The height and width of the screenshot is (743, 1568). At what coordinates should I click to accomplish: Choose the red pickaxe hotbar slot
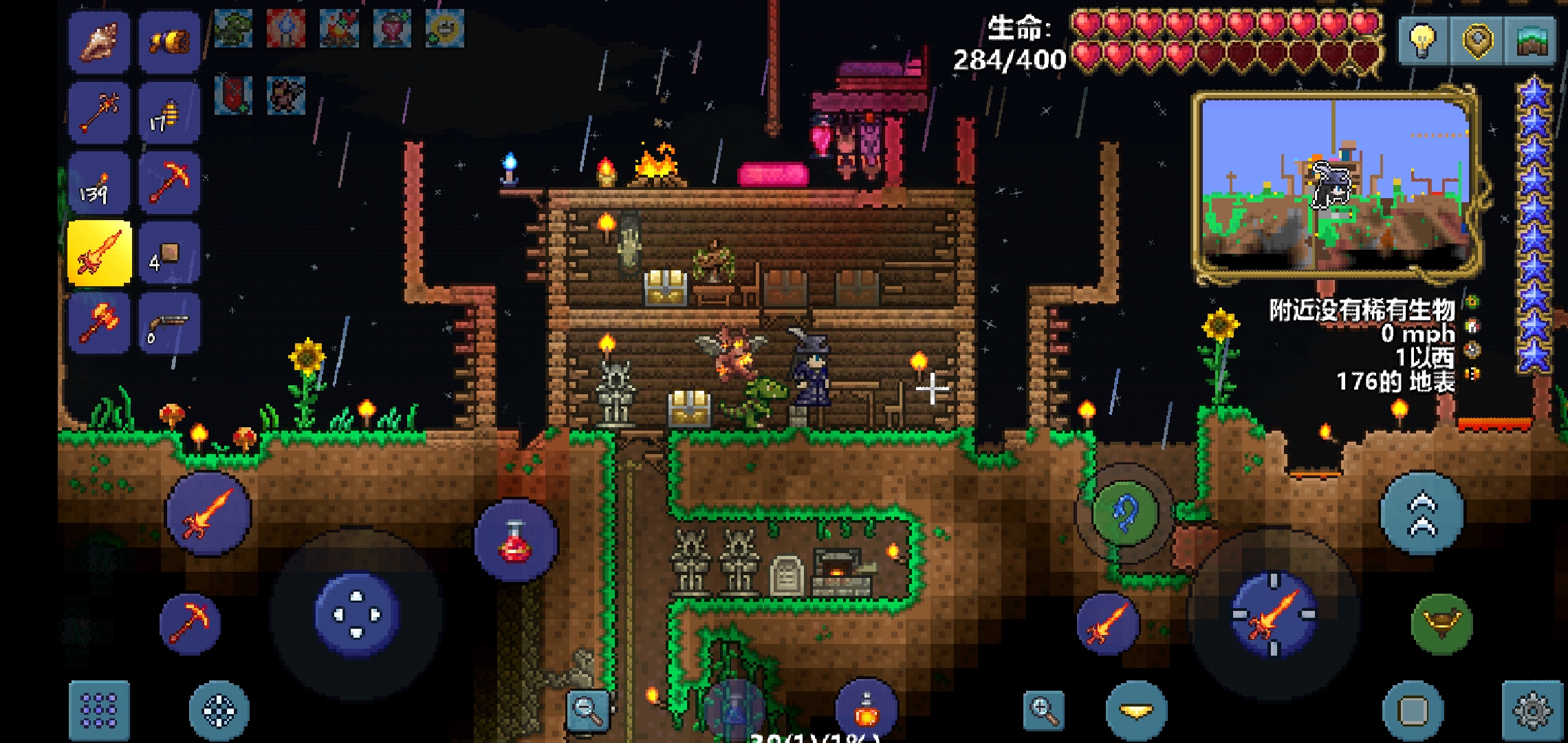[169, 182]
